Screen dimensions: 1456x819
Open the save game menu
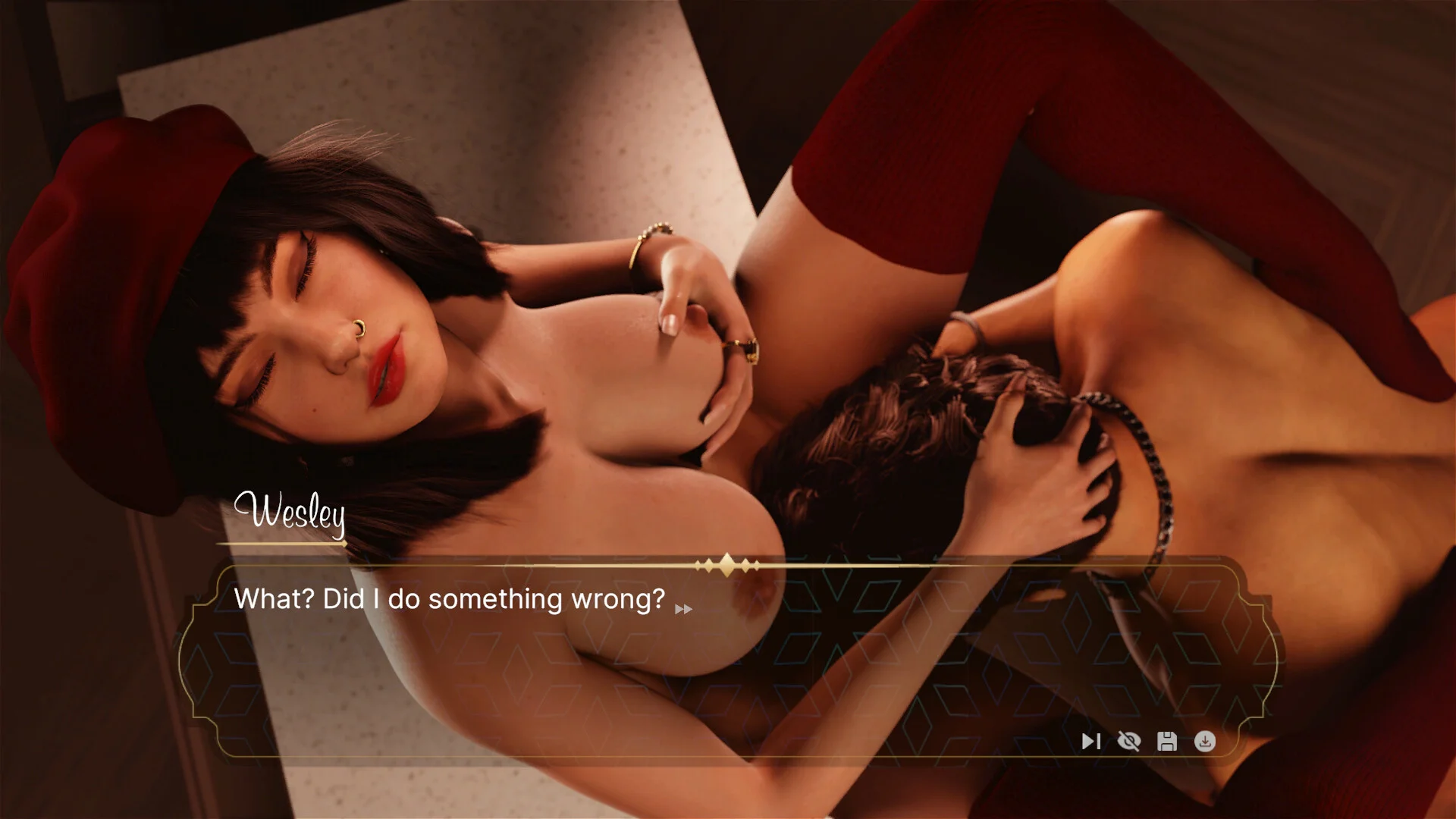[x=1167, y=741]
